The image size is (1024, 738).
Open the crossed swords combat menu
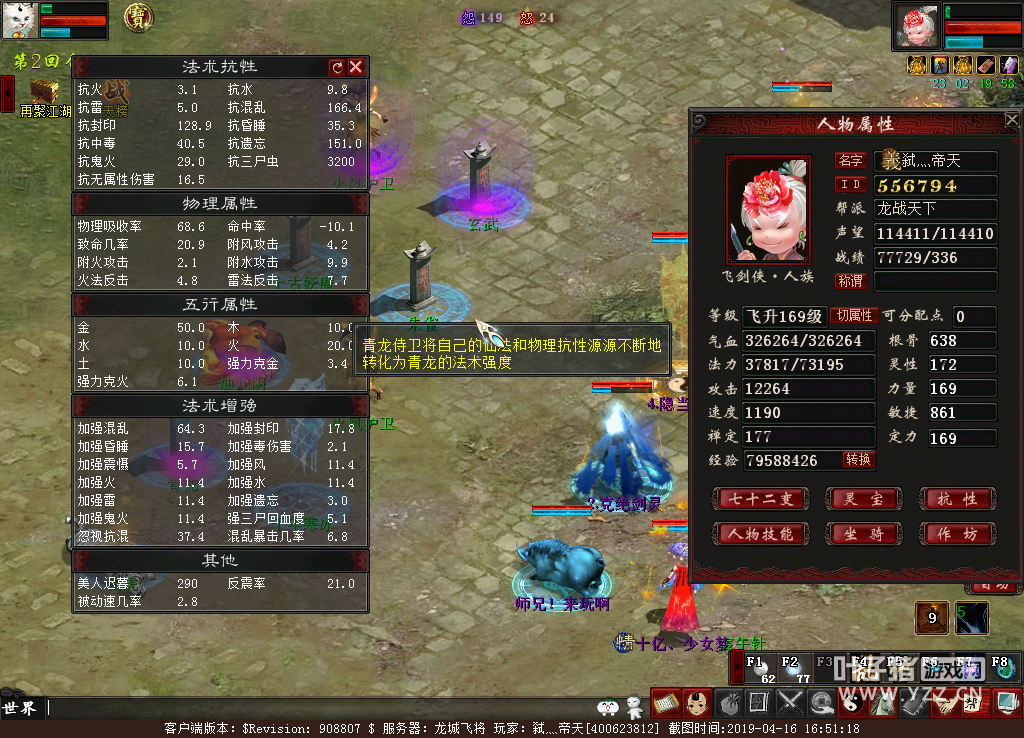tap(791, 703)
